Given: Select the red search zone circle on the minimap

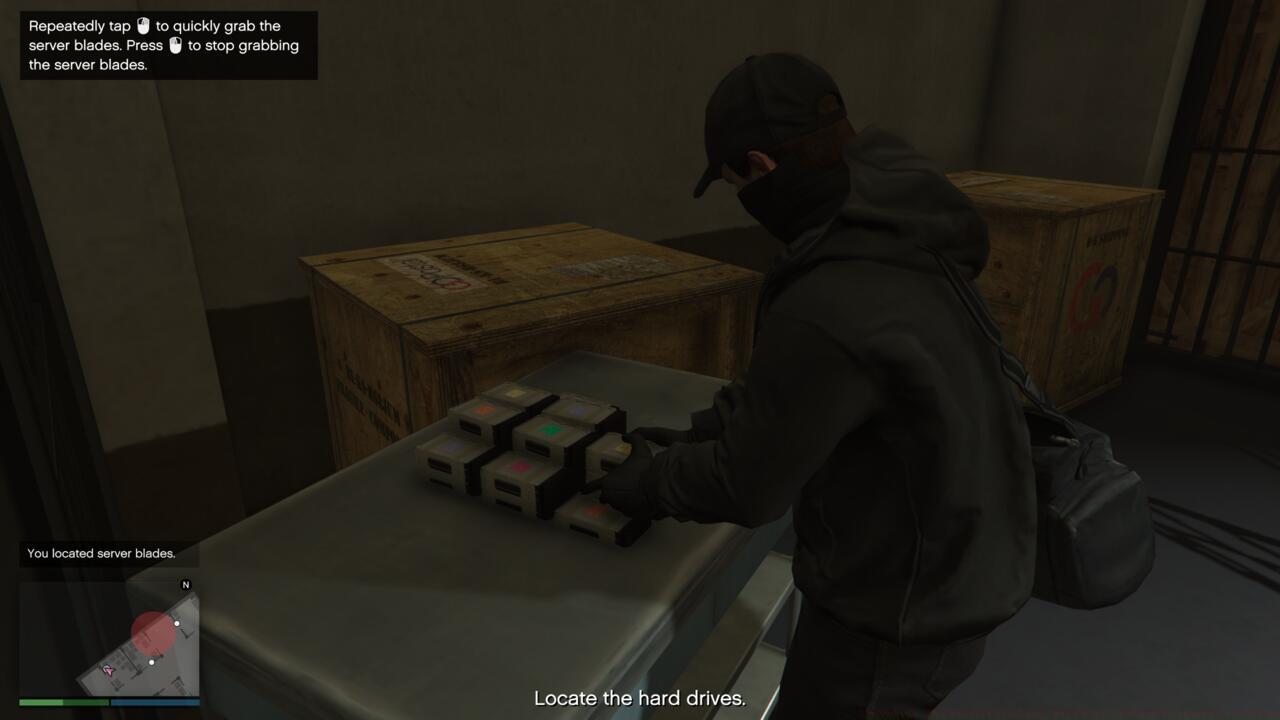Looking at the screenshot, I should [154, 632].
